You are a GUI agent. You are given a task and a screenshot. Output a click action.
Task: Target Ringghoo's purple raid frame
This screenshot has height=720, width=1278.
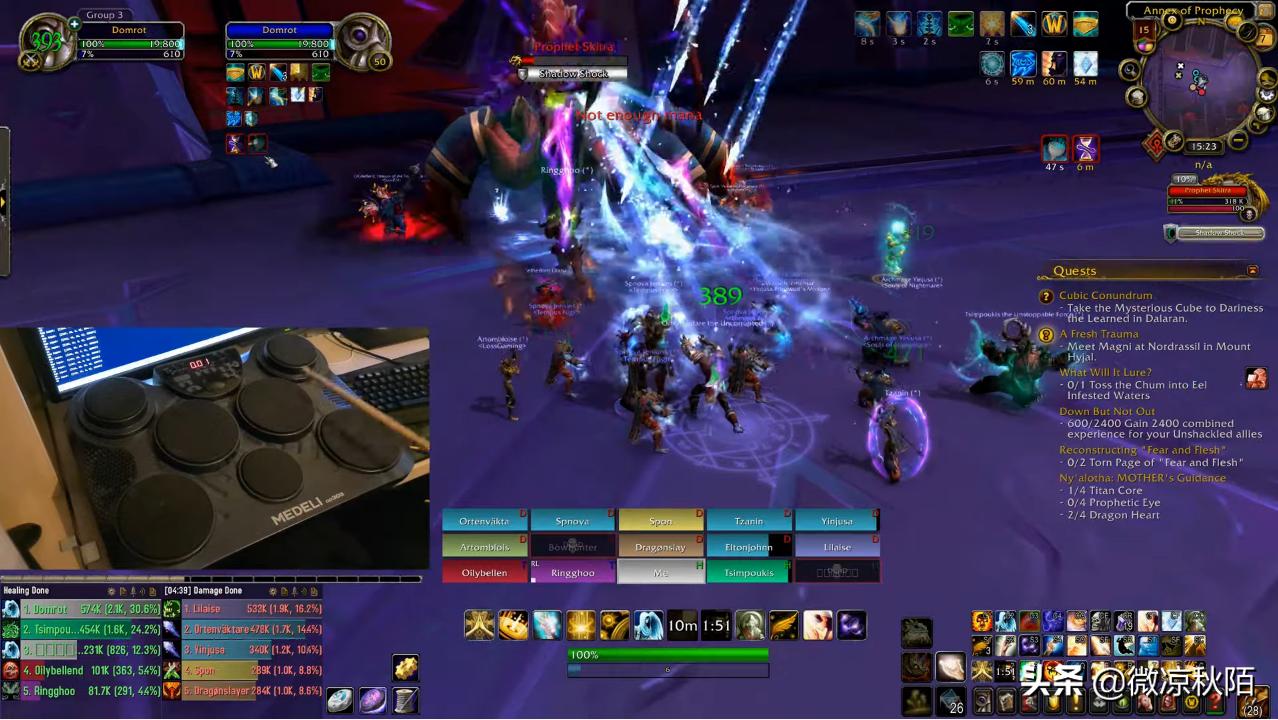coord(573,573)
